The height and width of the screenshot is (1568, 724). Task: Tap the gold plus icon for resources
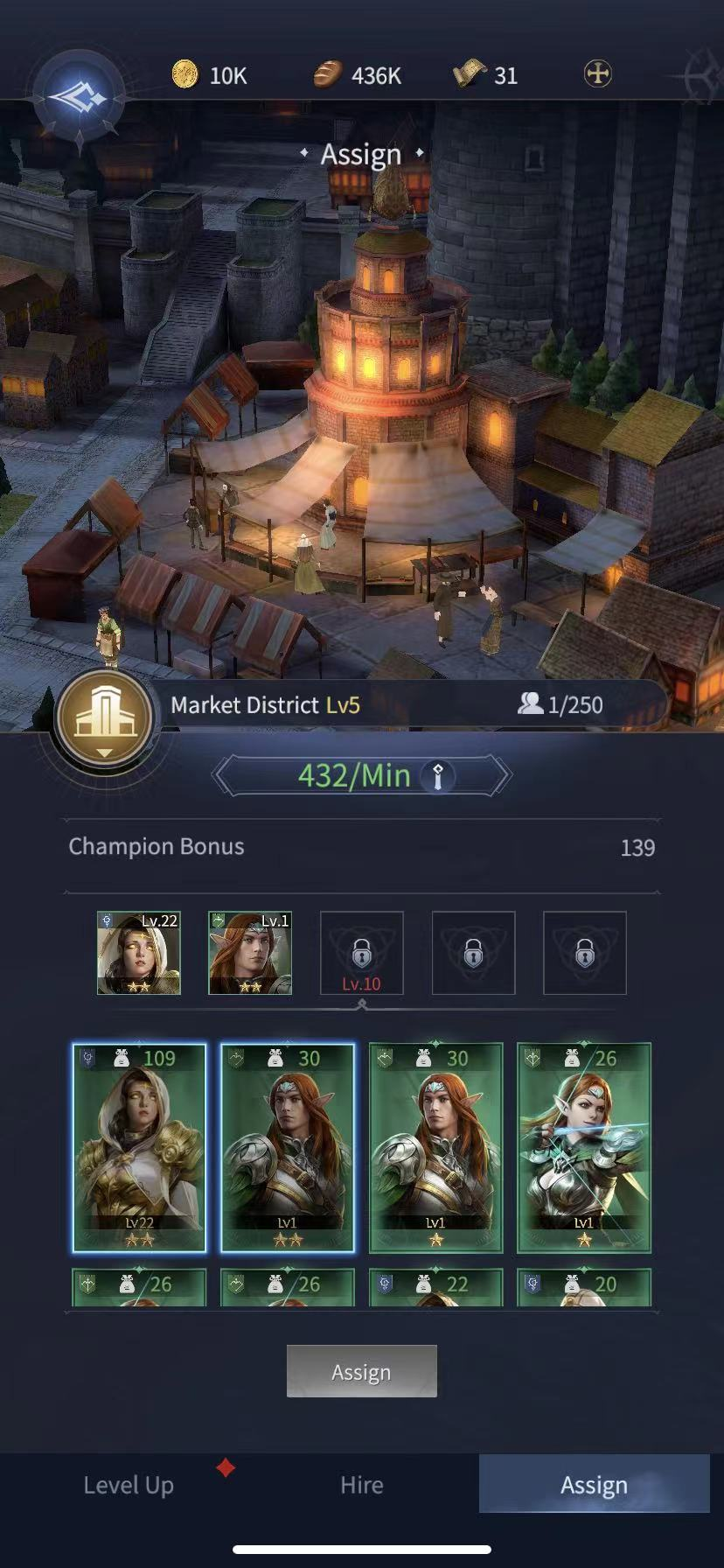pyautogui.click(x=597, y=74)
